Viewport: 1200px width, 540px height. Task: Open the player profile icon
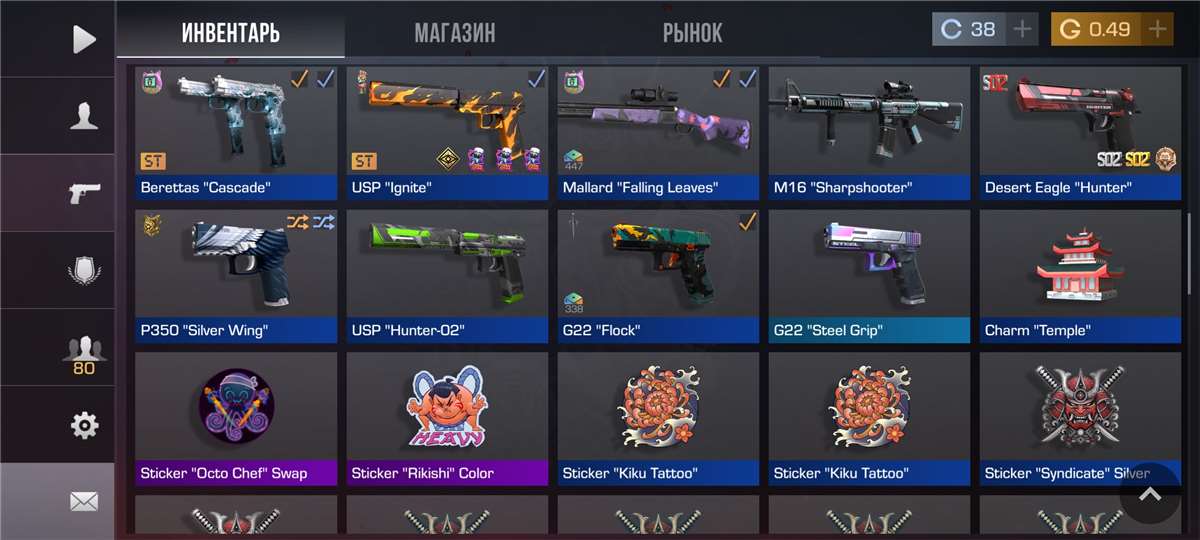click(x=84, y=116)
